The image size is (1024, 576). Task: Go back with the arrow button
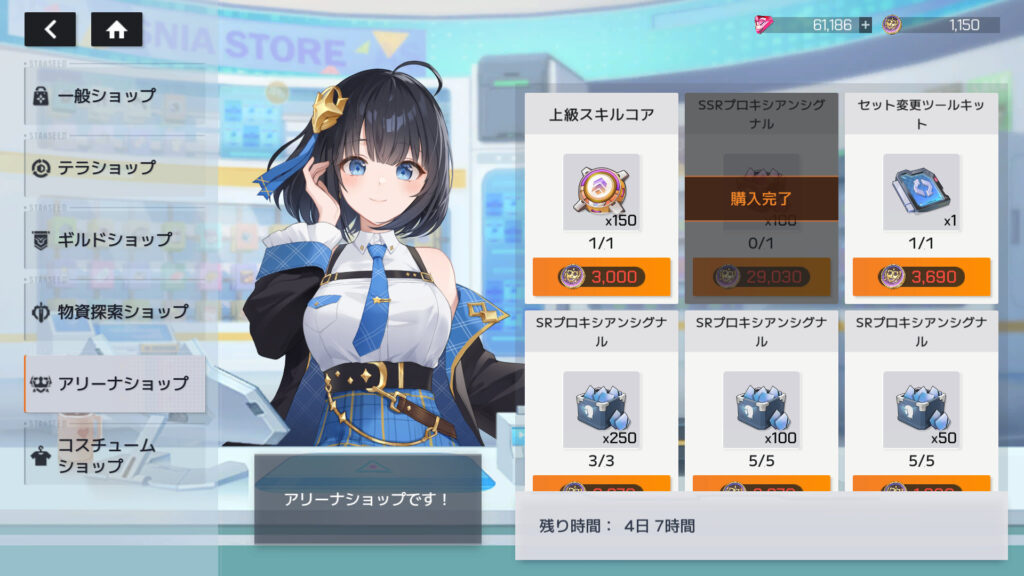click(50, 29)
